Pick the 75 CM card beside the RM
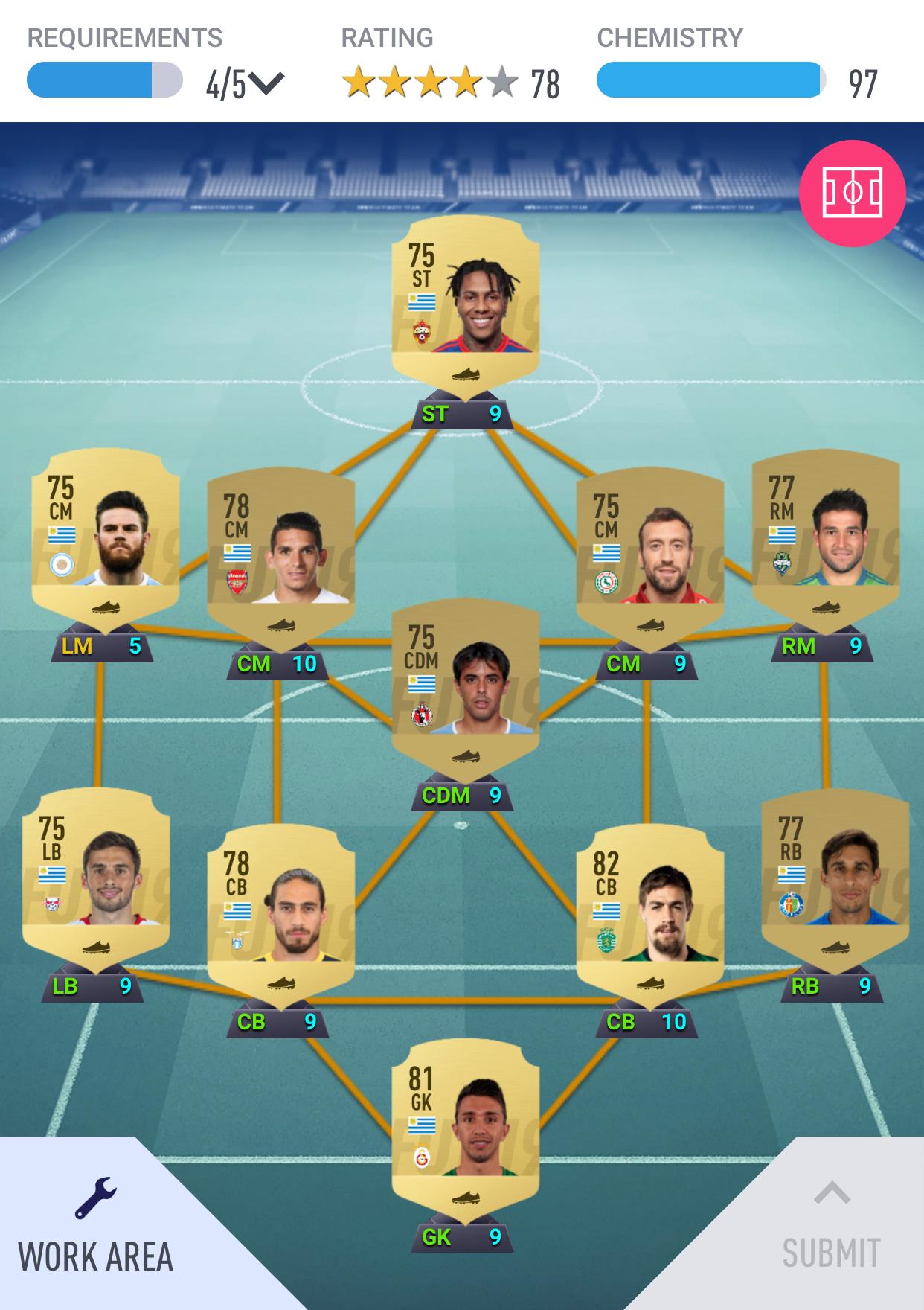Screen dimensions: 924x1310 649,555
